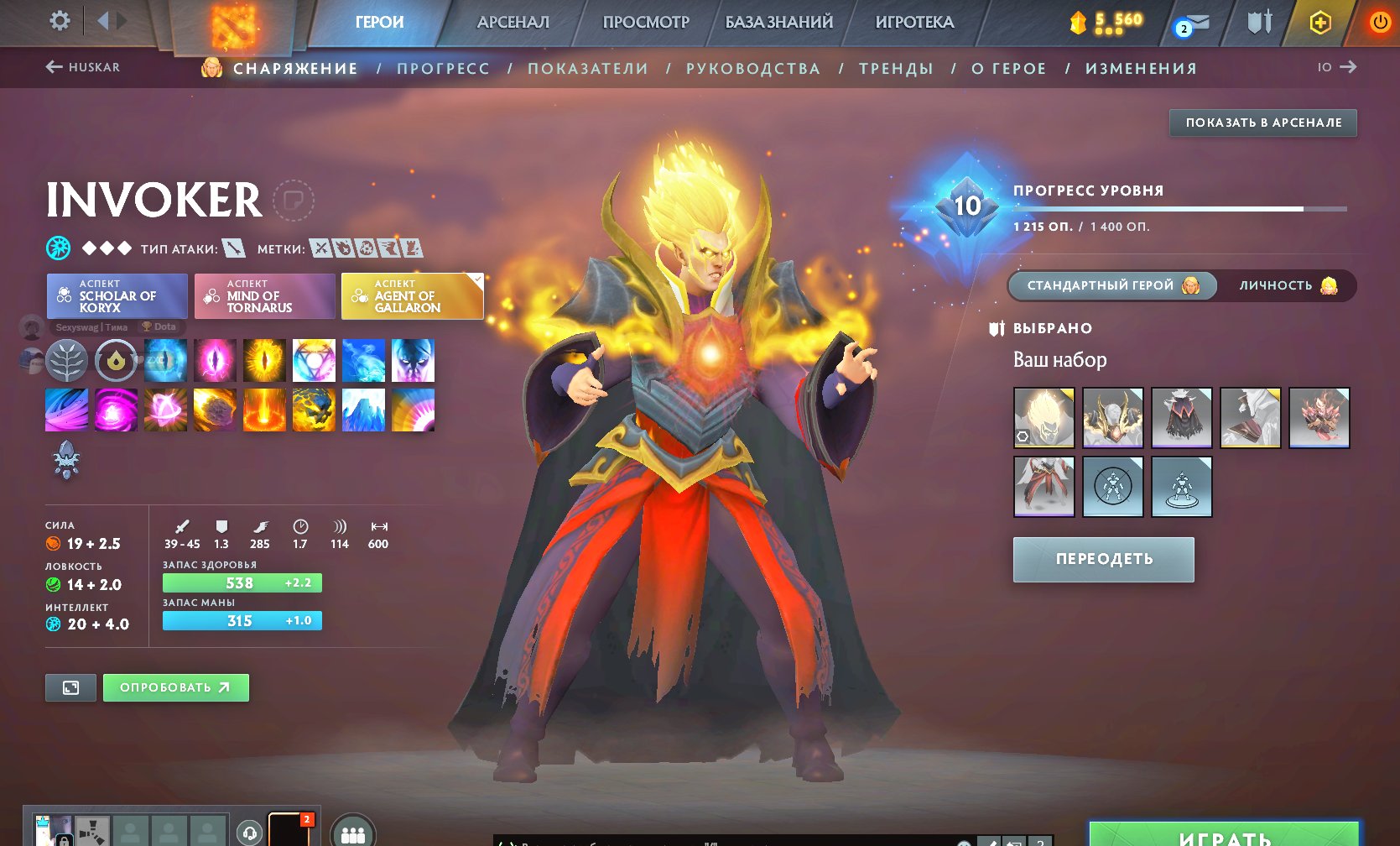Viewport: 1400px width, 846px height.
Task: Navigate back to Huskar with the left arrow
Action: (53, 67)
